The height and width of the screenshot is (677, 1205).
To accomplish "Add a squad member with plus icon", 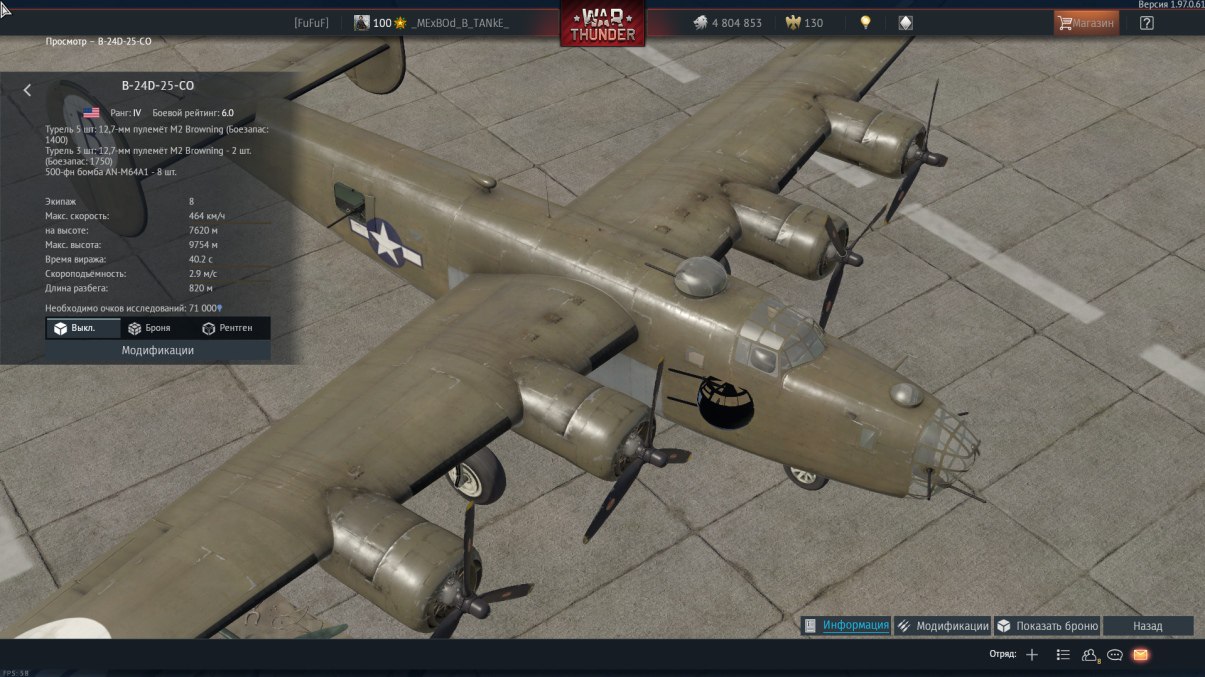I will point(1032,655).
